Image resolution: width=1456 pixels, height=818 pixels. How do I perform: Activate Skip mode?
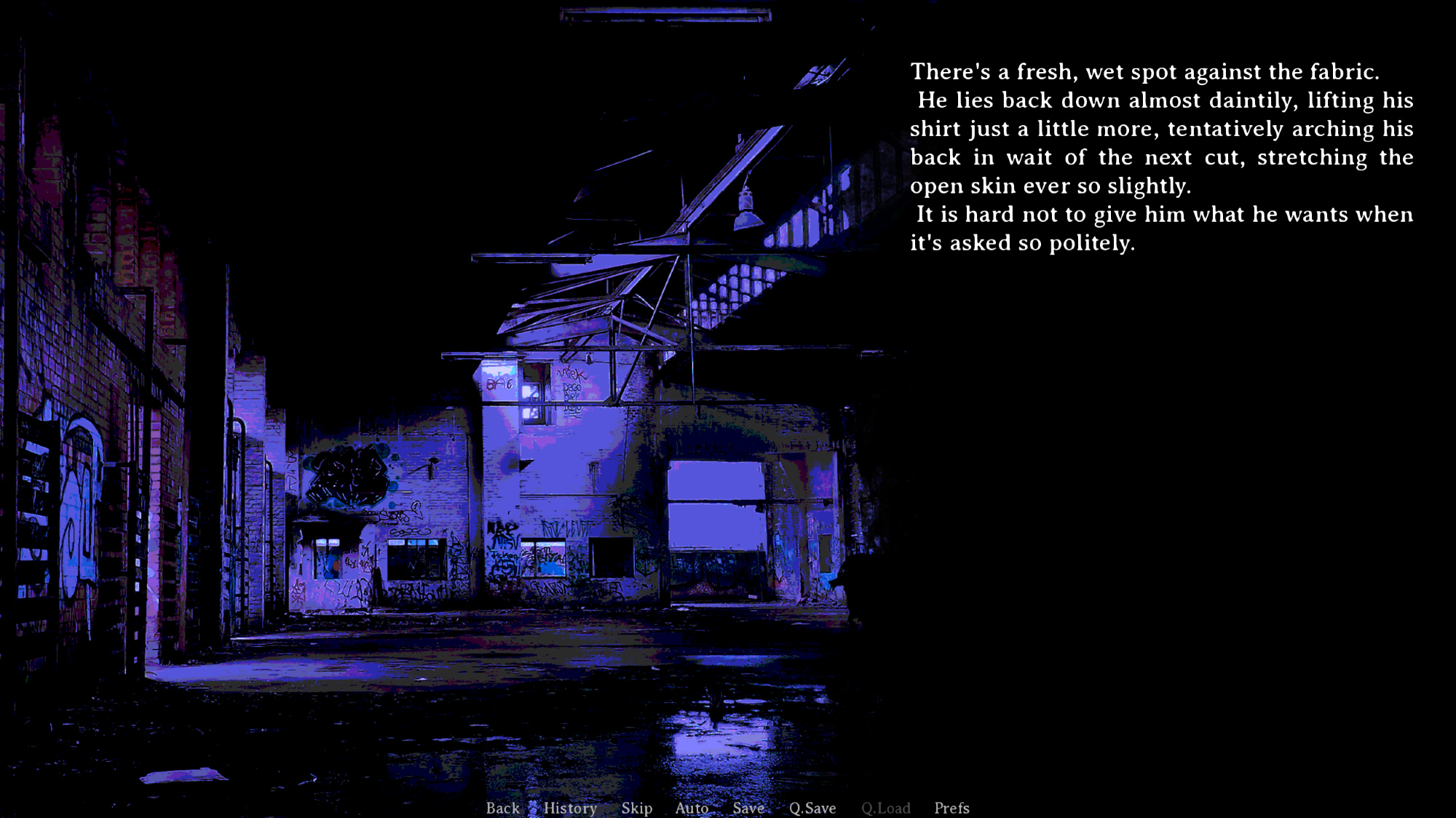click(x=636, y=808)
